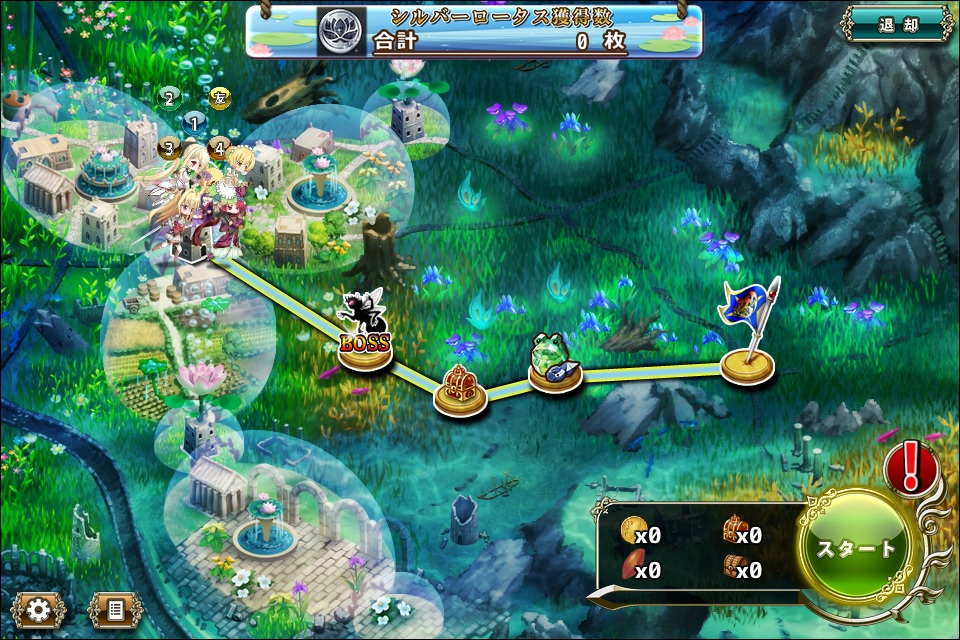
Task: Click the green スタート start button
Action: (856, 549)
